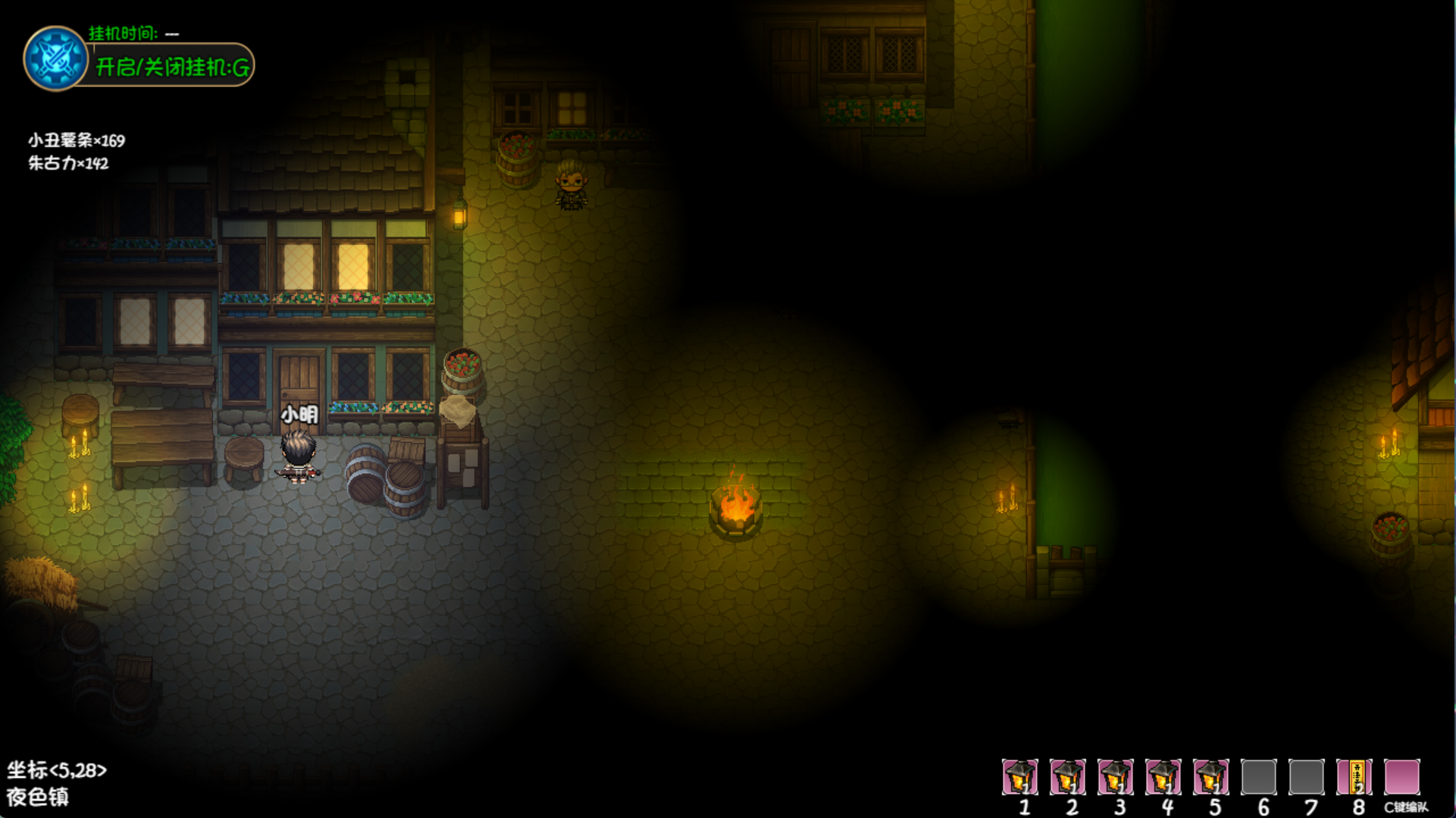The width and height of the screenshot is (1456, 818).
Task: Activate the lantern in hotbar slot 4
Action: tap(1163, 776)
